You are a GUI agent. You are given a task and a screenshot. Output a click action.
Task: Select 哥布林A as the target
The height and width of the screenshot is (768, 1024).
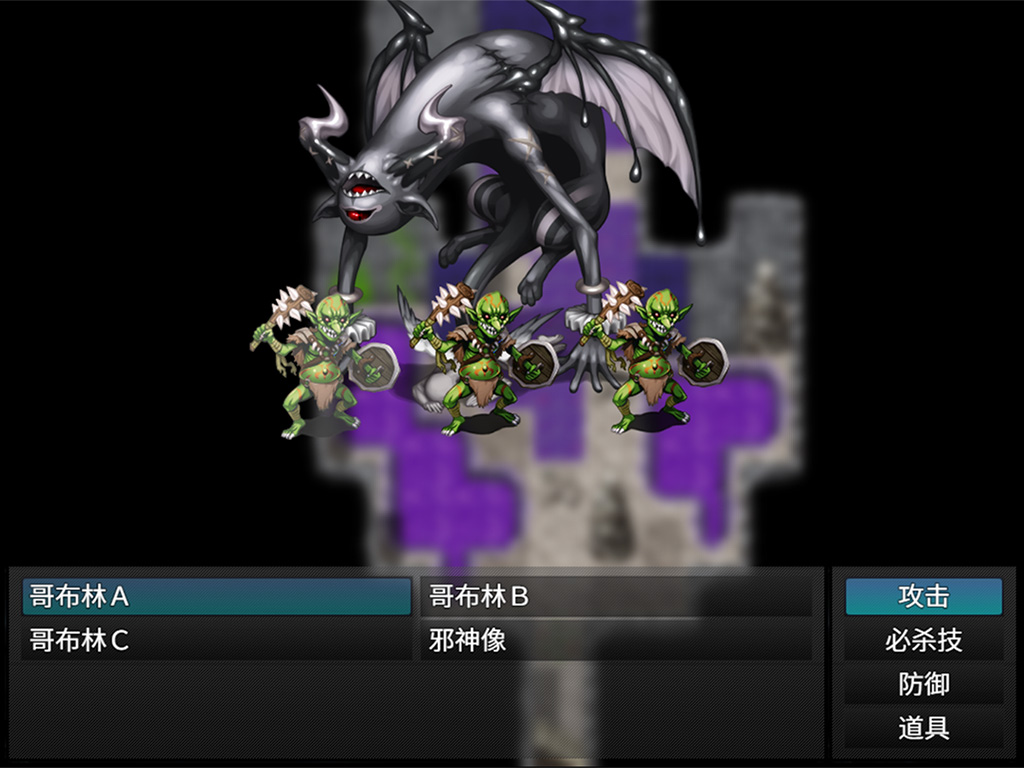click(216, 597)
